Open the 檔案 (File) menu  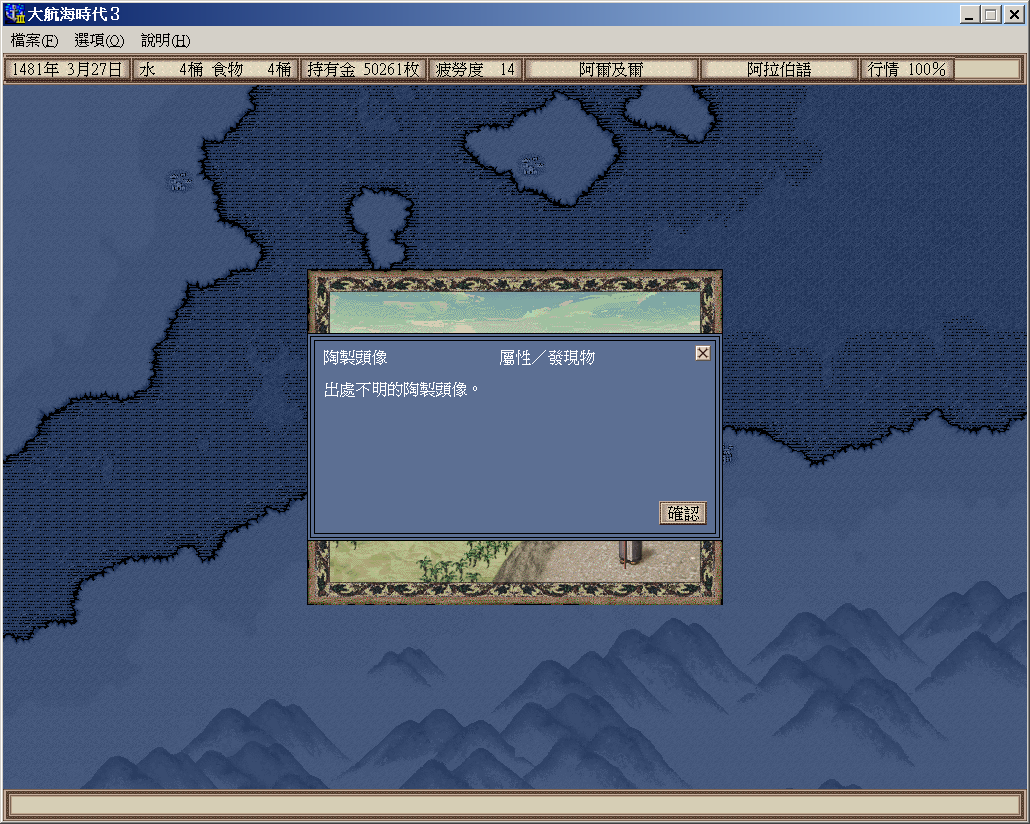click(34, 41)
